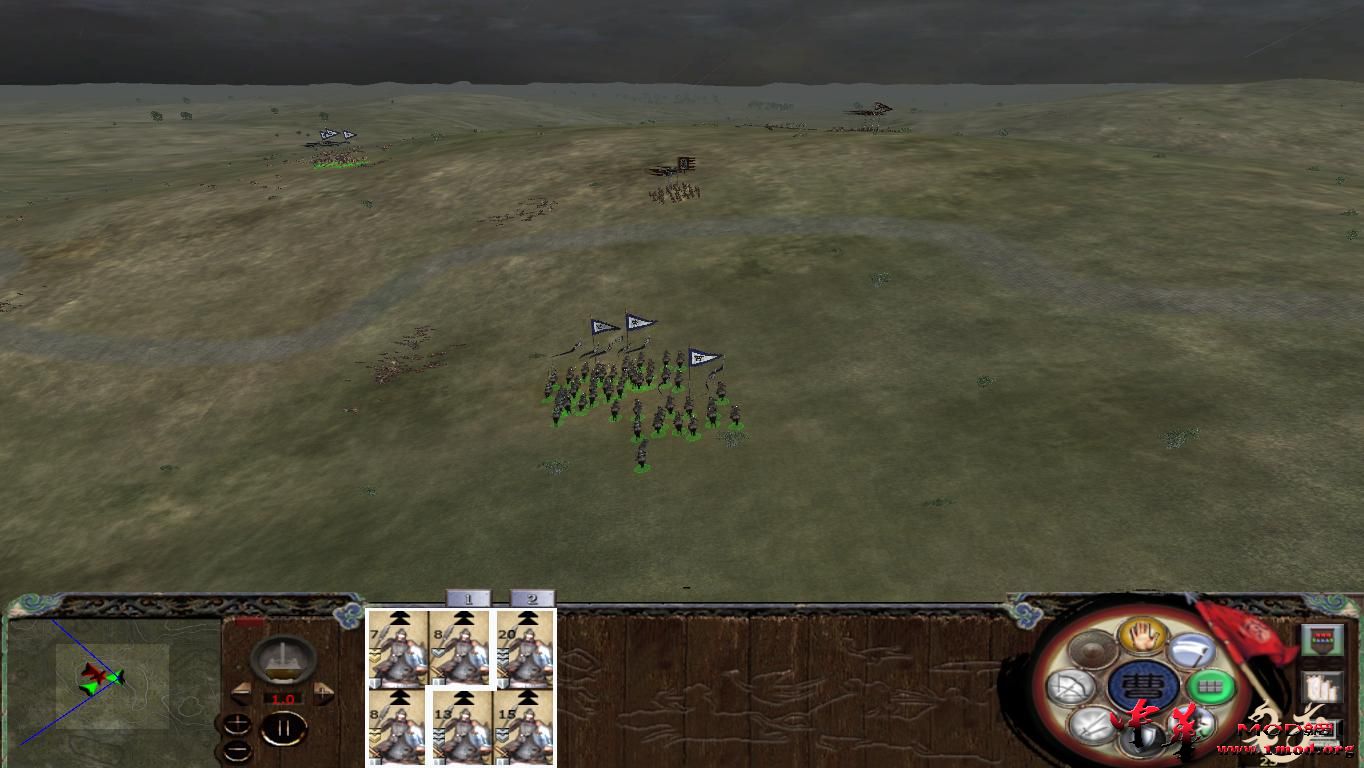
Task: Select the halberd order icon on the orb
Action: pyautogui.click(x=1192, y=651)
